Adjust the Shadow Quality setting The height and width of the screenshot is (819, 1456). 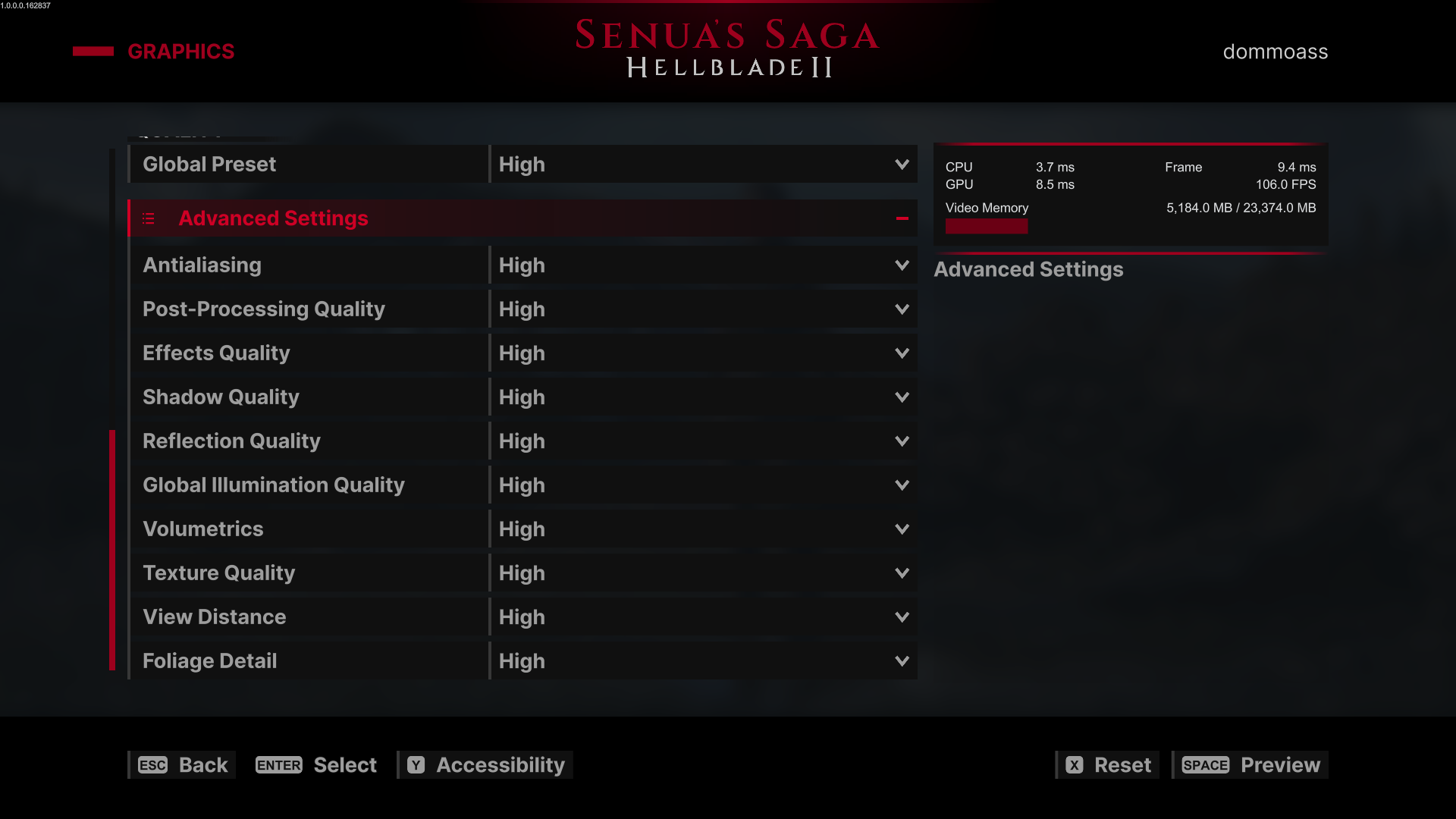click(703, 397)
